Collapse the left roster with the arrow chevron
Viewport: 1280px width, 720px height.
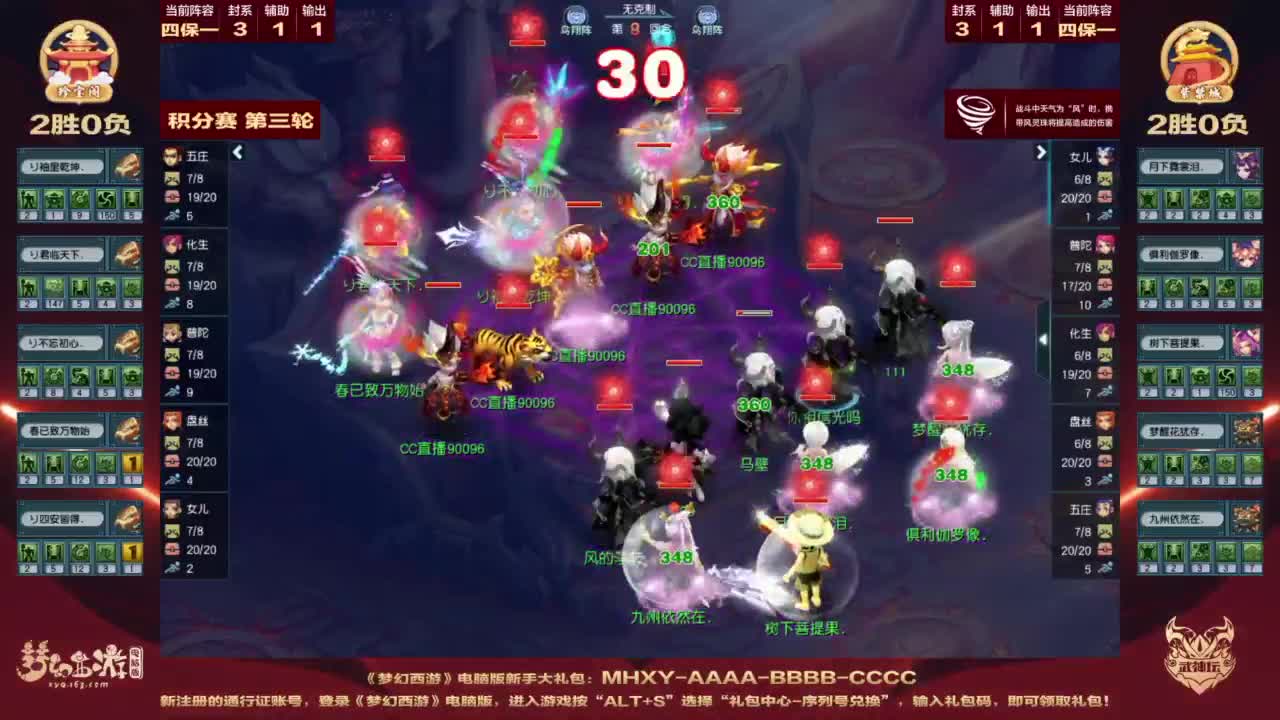[x=238, y=152]
